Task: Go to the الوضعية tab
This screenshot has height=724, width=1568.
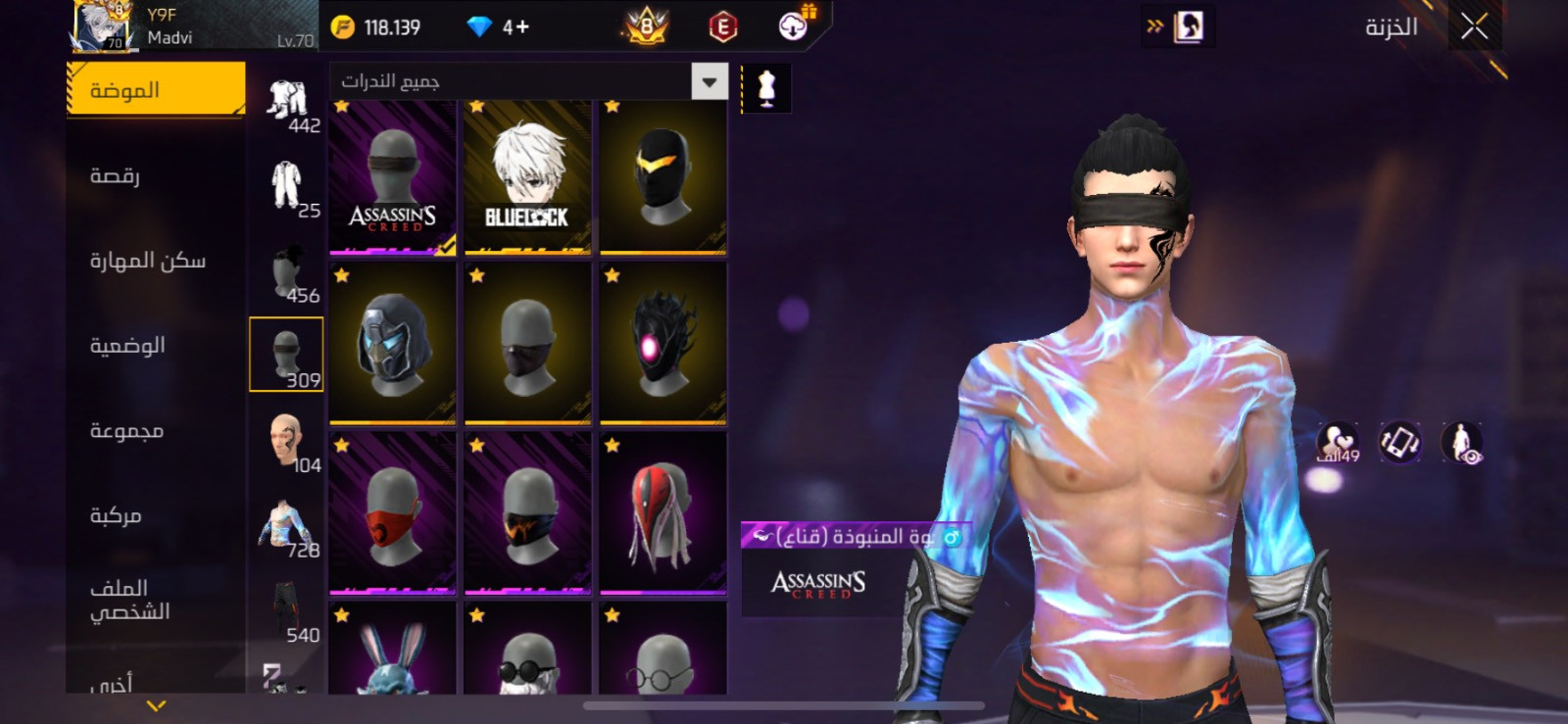Action: click(x=127, y=345)
